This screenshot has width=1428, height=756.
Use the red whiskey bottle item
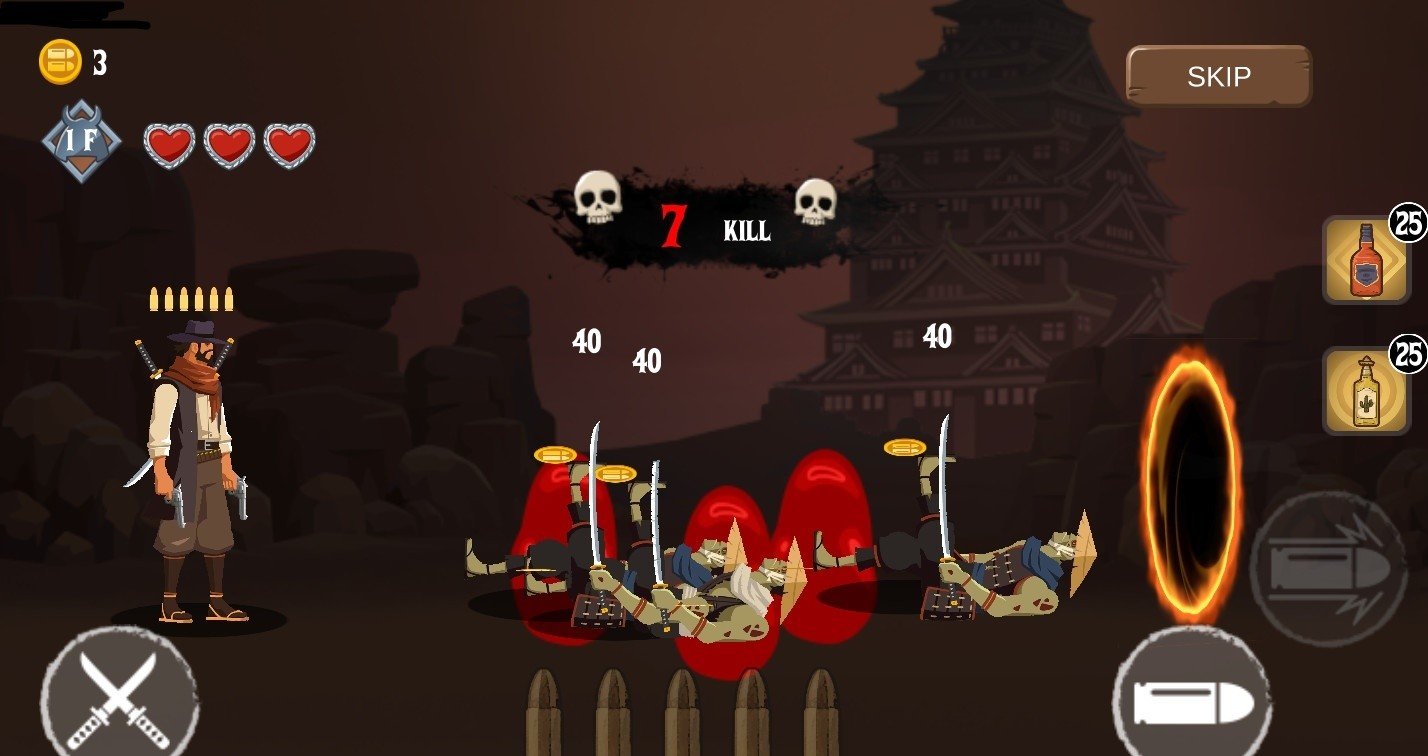click(1366, 260)
